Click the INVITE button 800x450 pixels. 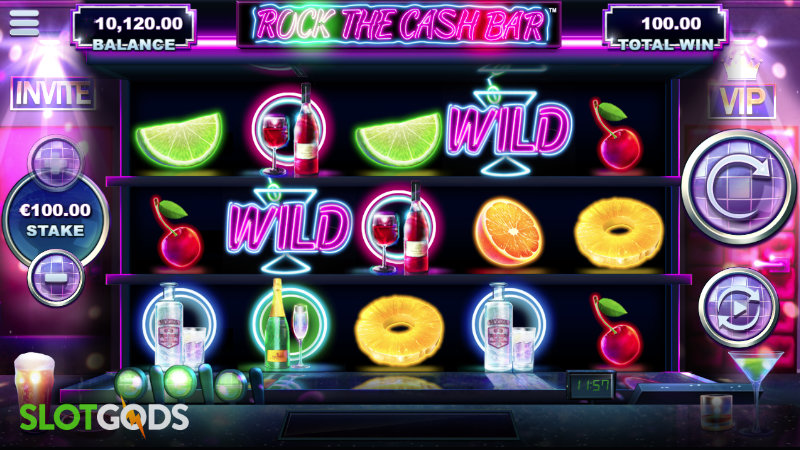[x=52, y=94]
